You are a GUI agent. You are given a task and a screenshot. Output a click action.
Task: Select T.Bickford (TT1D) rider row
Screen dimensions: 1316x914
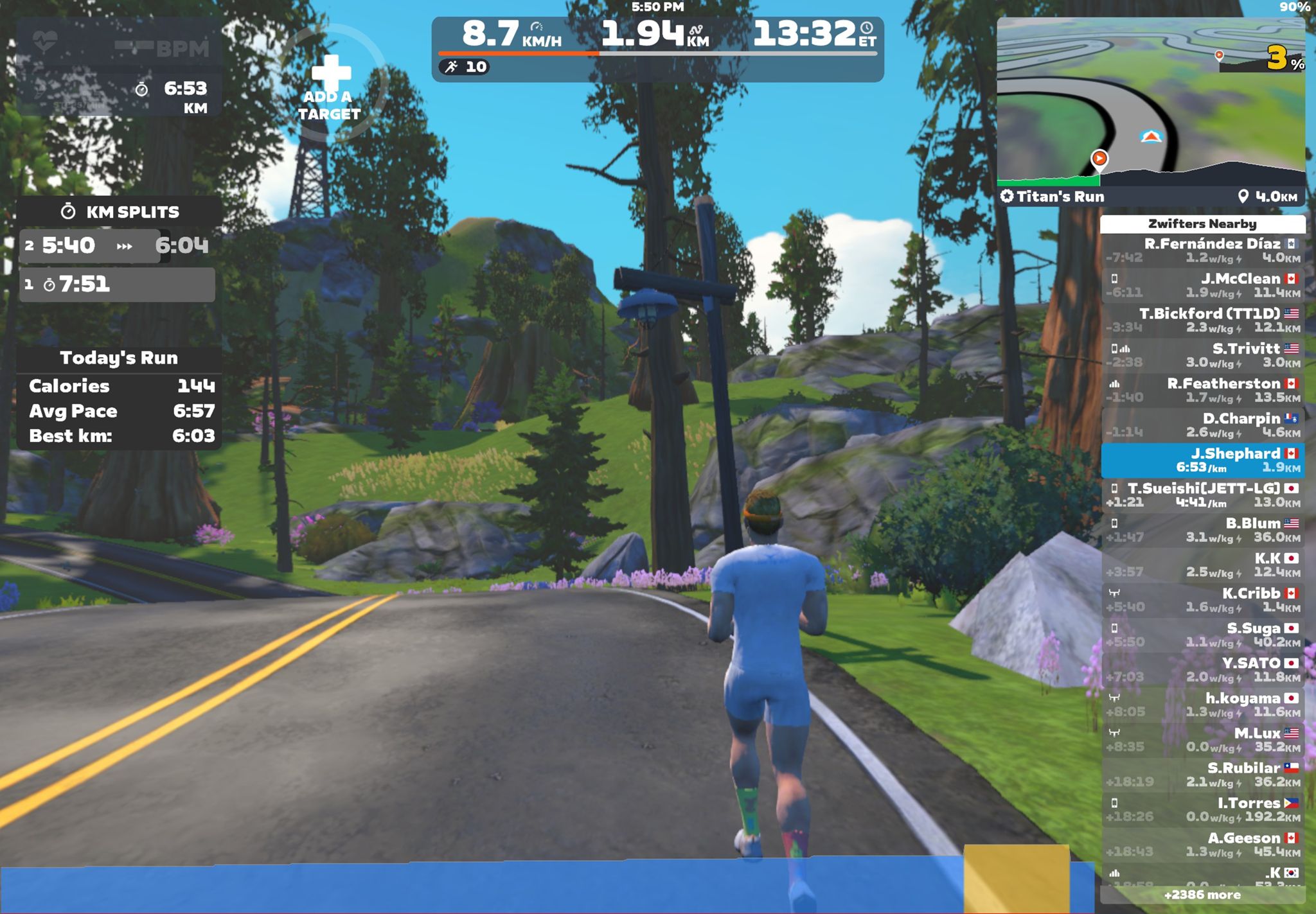[x=1202, y=320]
